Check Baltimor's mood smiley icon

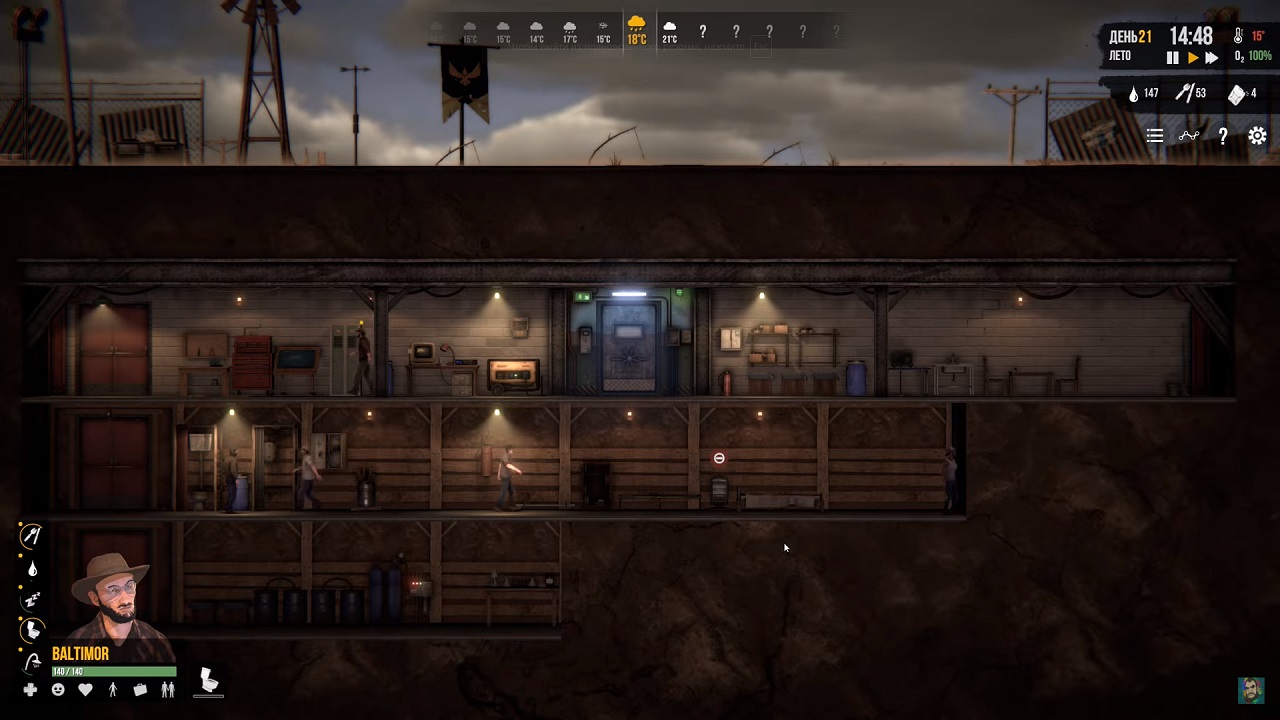click(59, 689)
